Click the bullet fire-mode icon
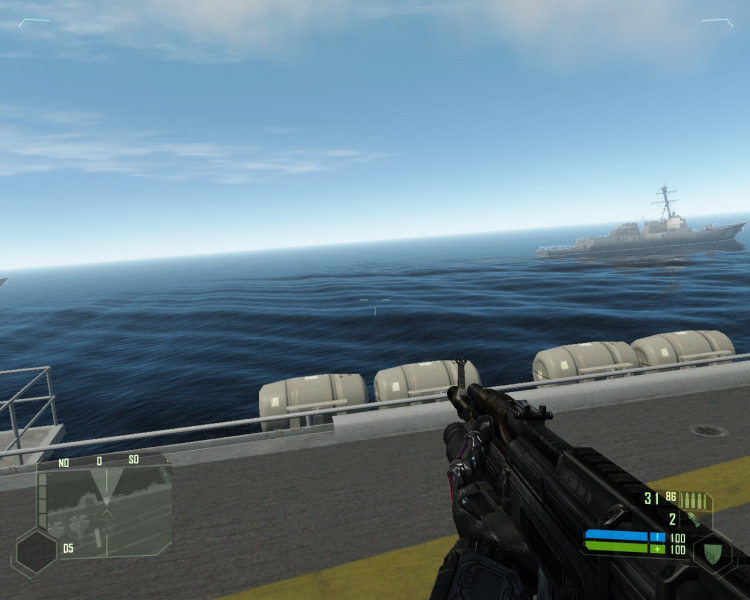This screenshot has width=750, height=600. click(x=695, y=499)
